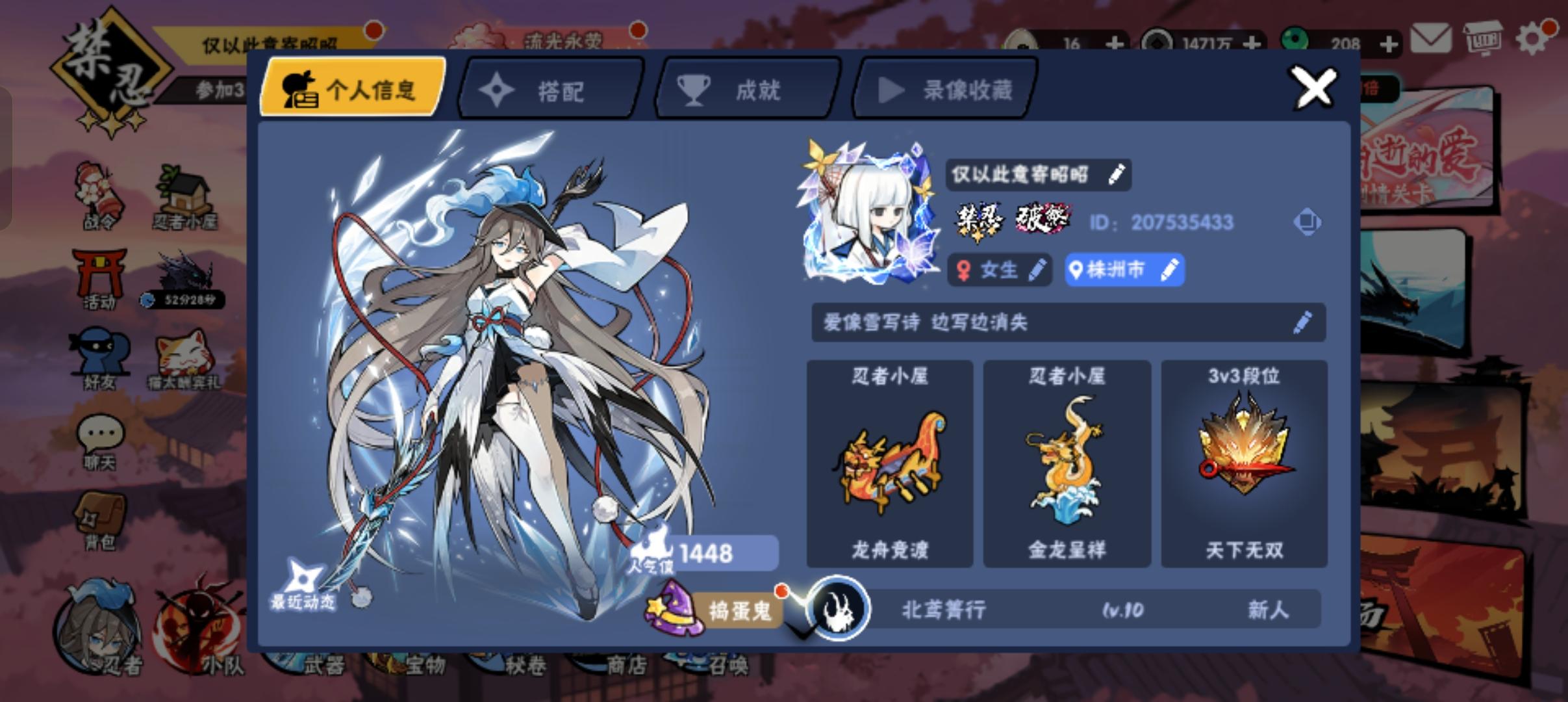
Task: Open the mail envelope
Action: tap(1432, 39)
